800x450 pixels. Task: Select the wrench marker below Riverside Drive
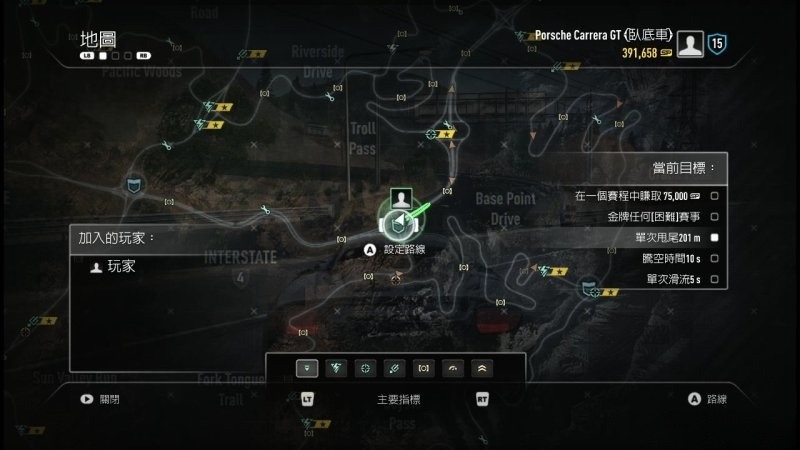point(331,97)
